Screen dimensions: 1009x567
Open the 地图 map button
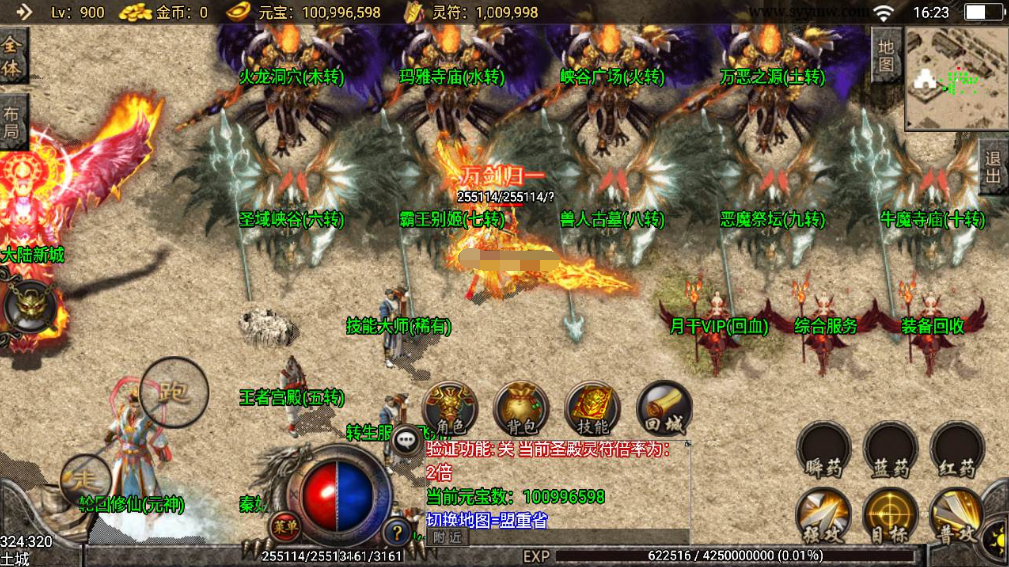(886, 54)
